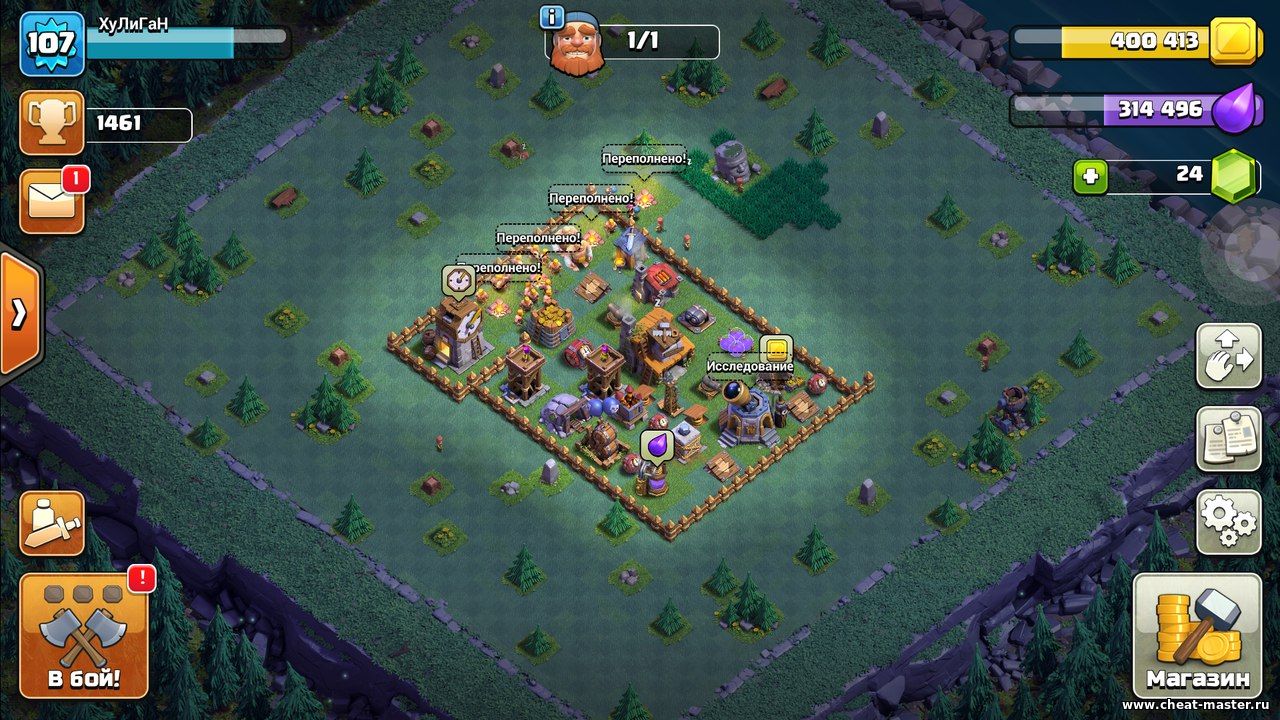
Task: Open the army overview sword button
Action: 52,523
